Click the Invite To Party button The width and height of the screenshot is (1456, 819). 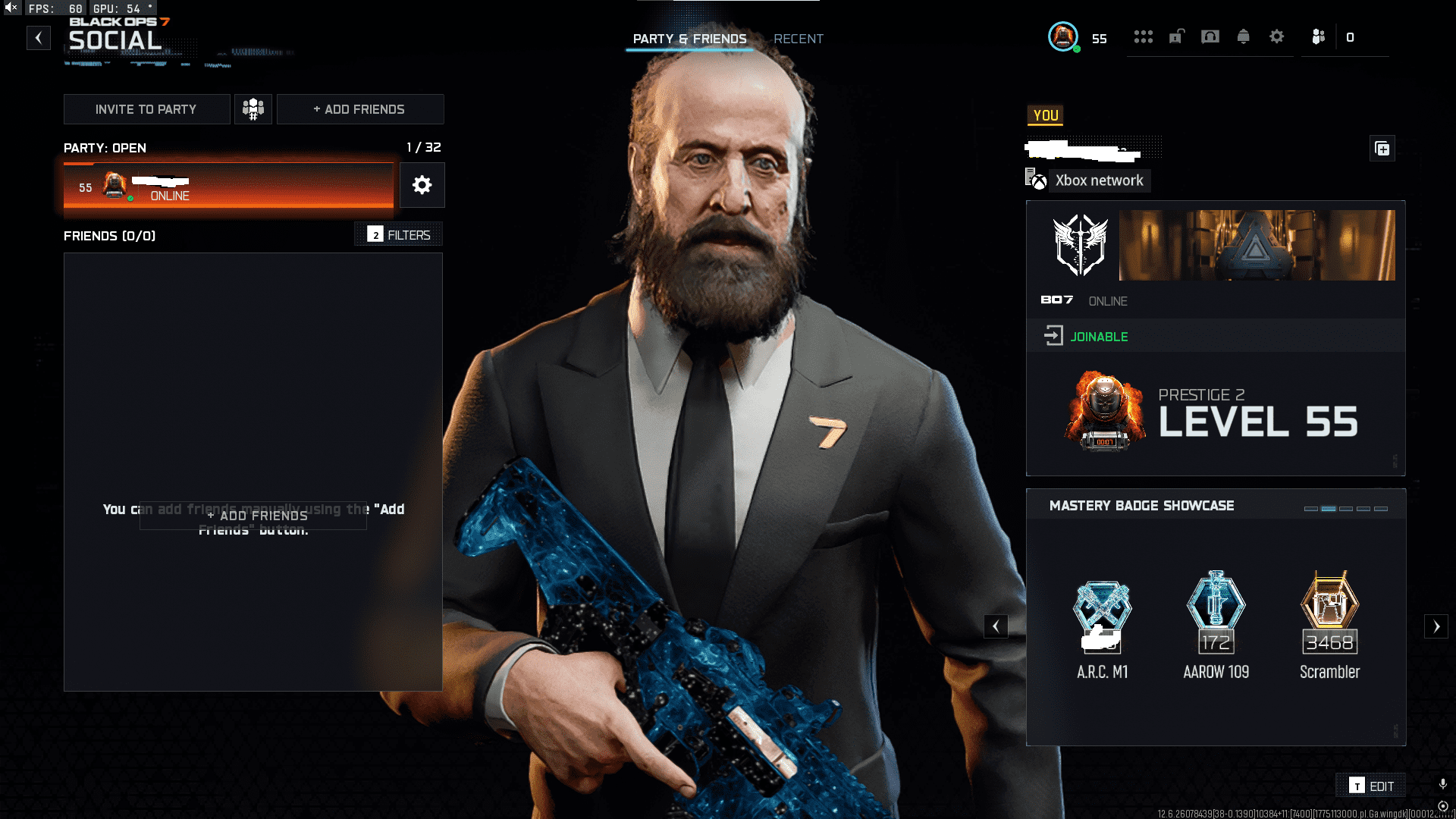(x=146, y=108)
